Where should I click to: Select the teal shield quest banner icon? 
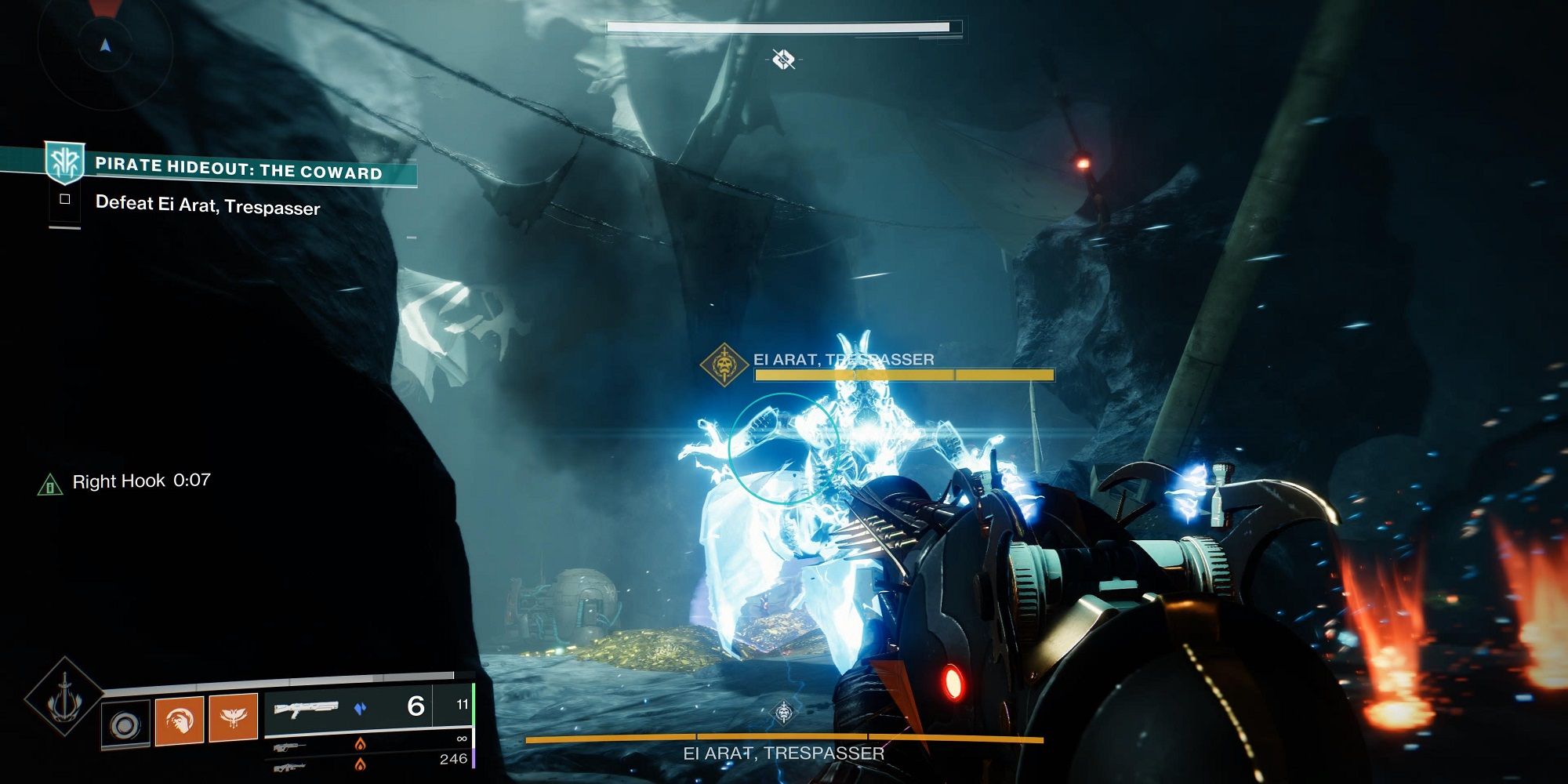pos(64,161)
